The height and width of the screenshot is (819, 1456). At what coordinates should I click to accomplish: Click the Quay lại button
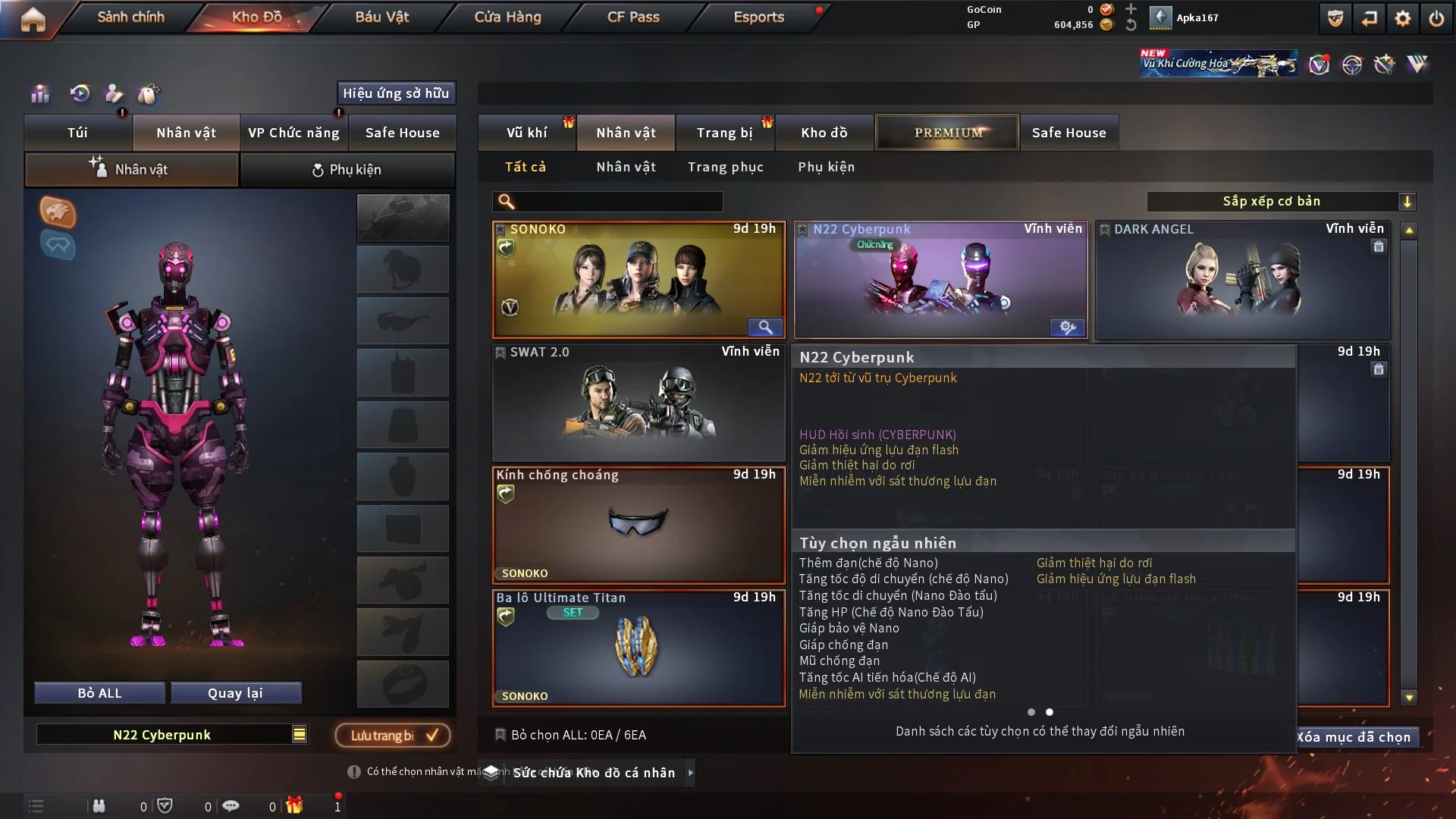(x=235, y=693)
